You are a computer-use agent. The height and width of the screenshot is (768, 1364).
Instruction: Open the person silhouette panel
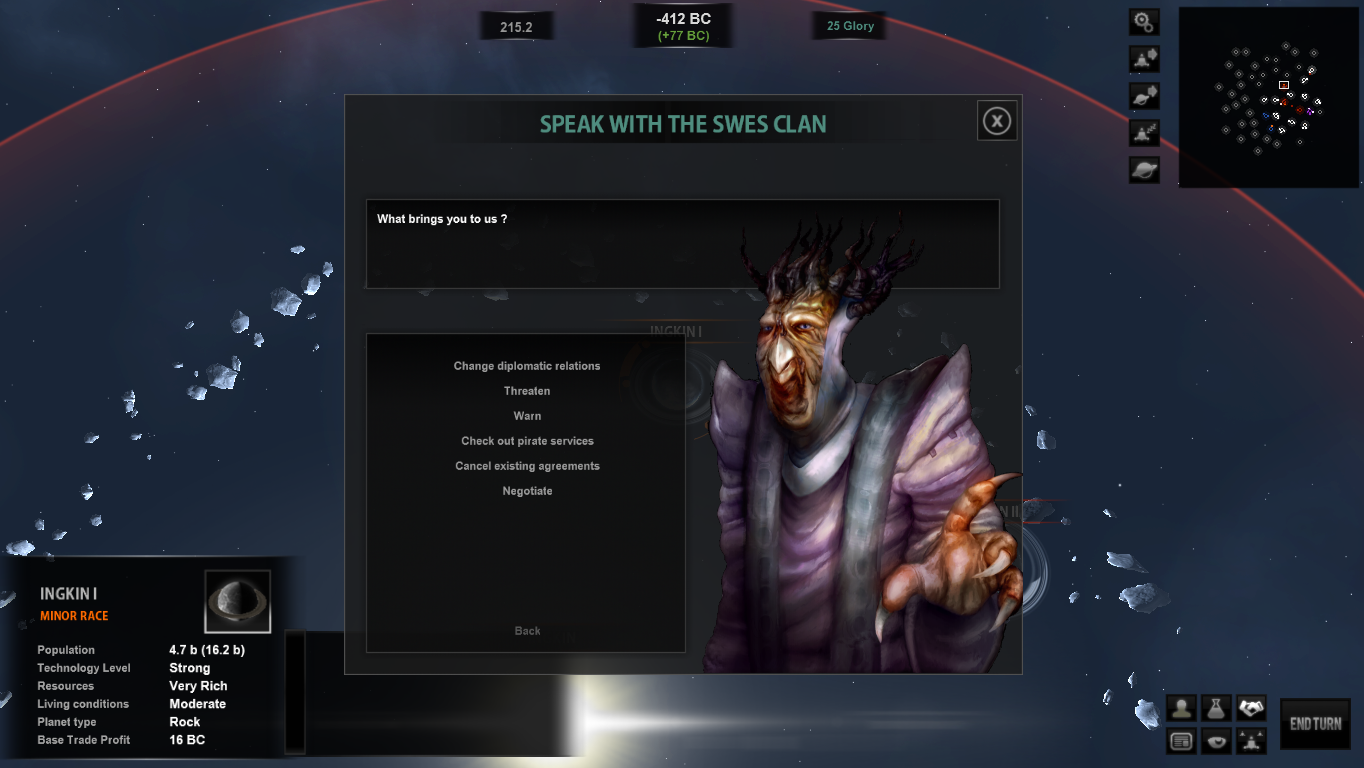pos(1182,709)
